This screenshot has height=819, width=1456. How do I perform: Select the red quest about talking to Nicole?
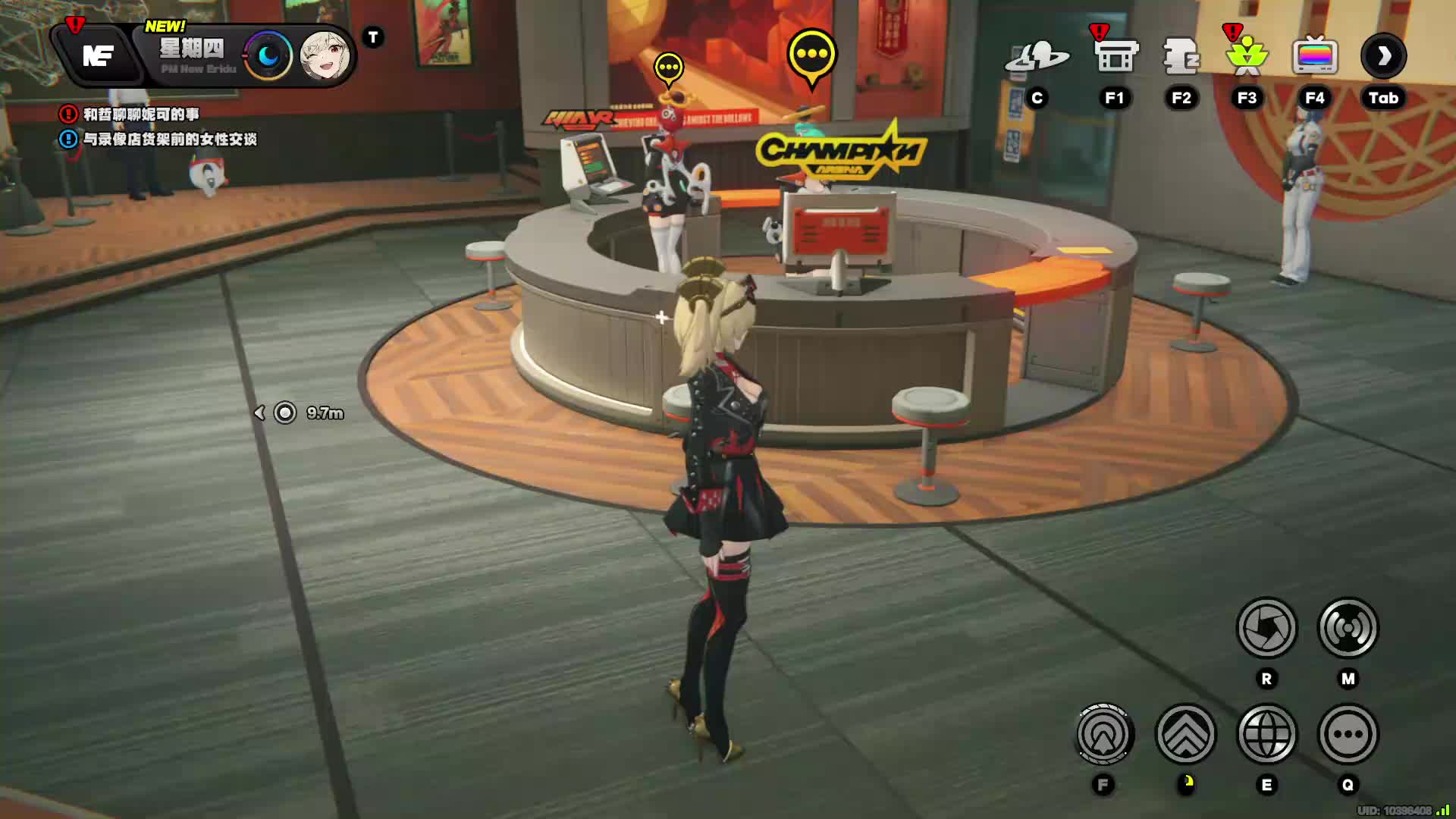coord(140,115)
